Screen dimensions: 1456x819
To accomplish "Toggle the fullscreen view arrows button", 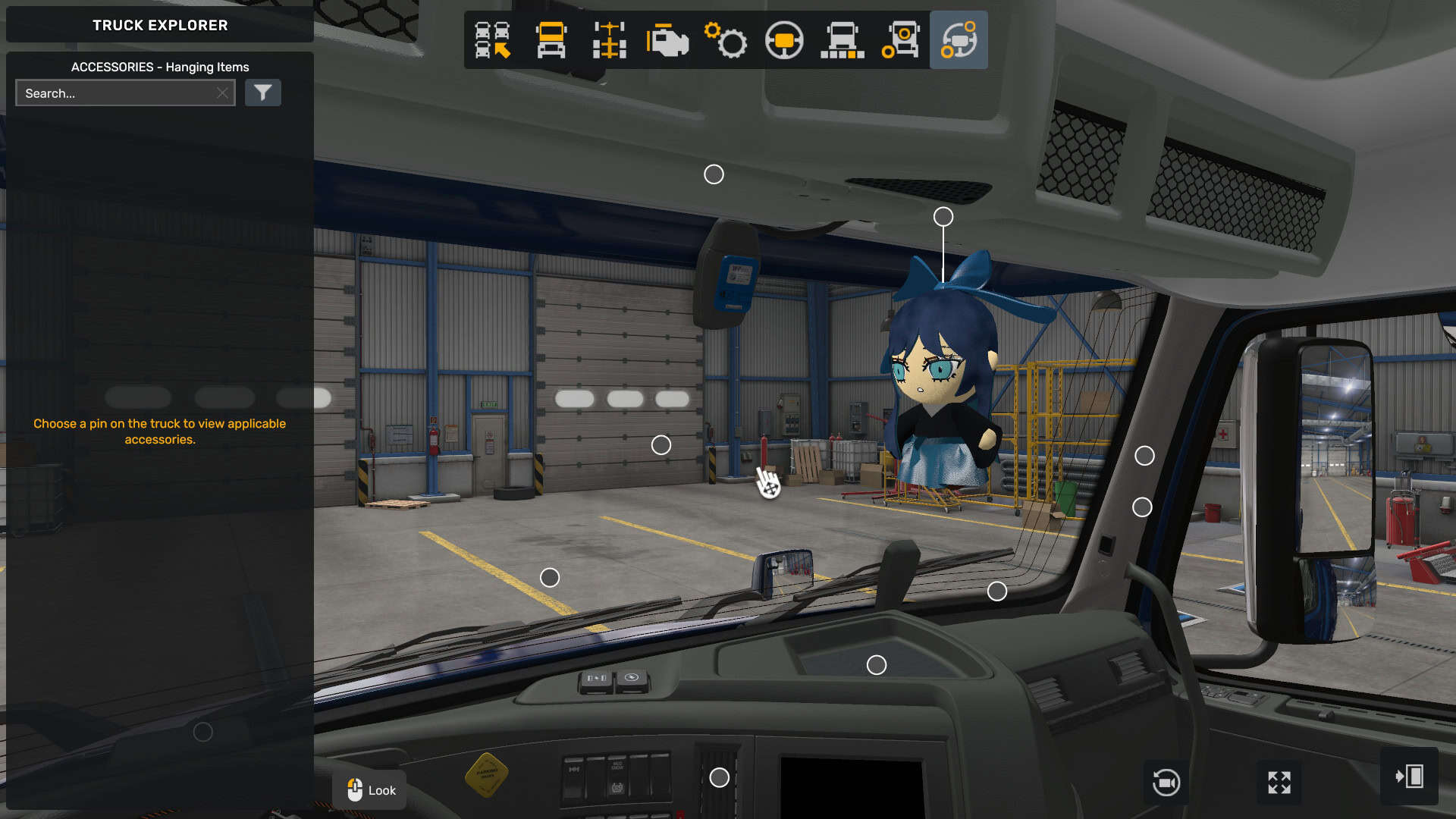I will coord(1279,782).
